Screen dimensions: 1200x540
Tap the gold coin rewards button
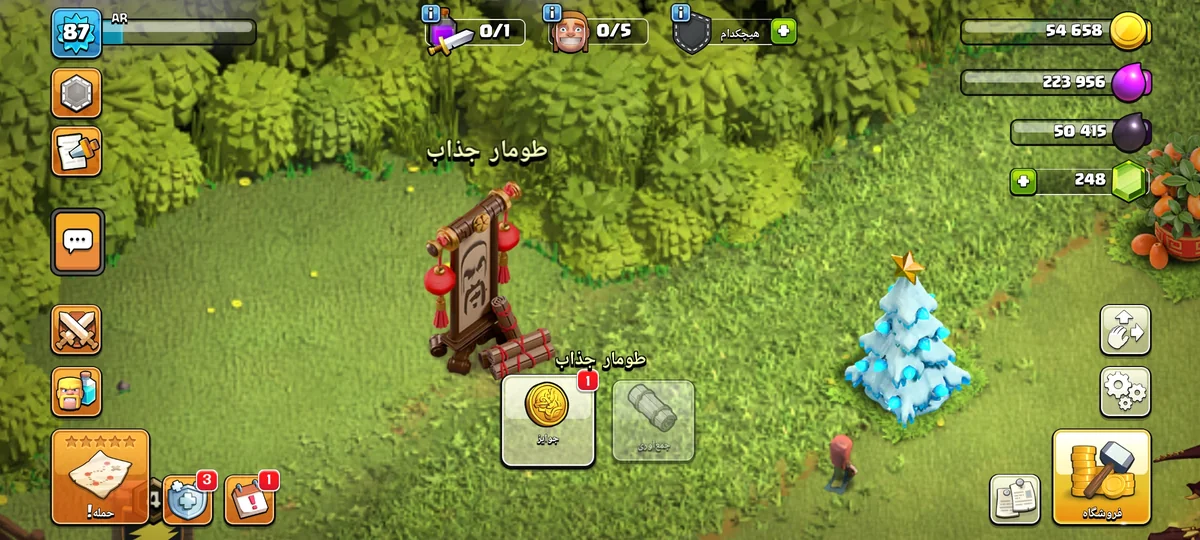click(x=547, y=420)
